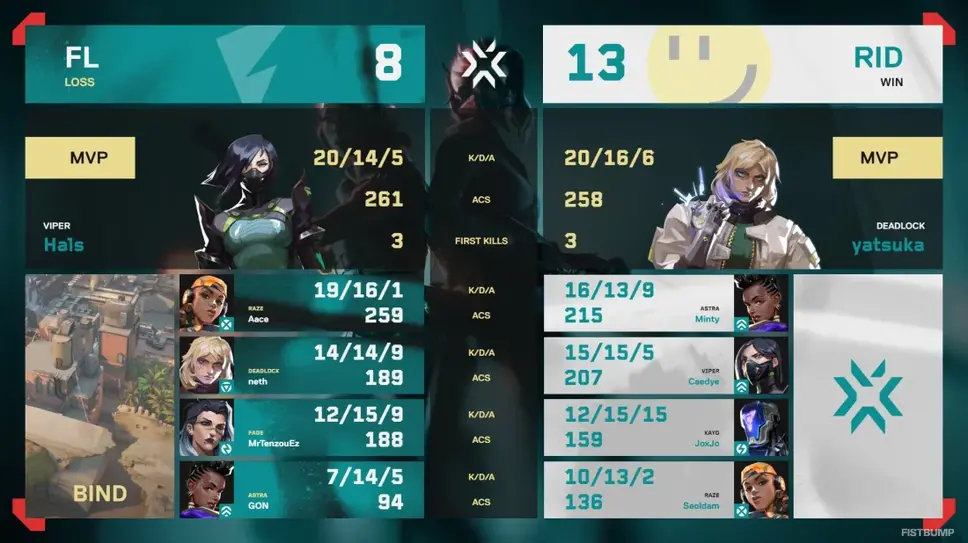Open the Bind map thumbnail
968x543 pixels.
click(x=100, y=395)
